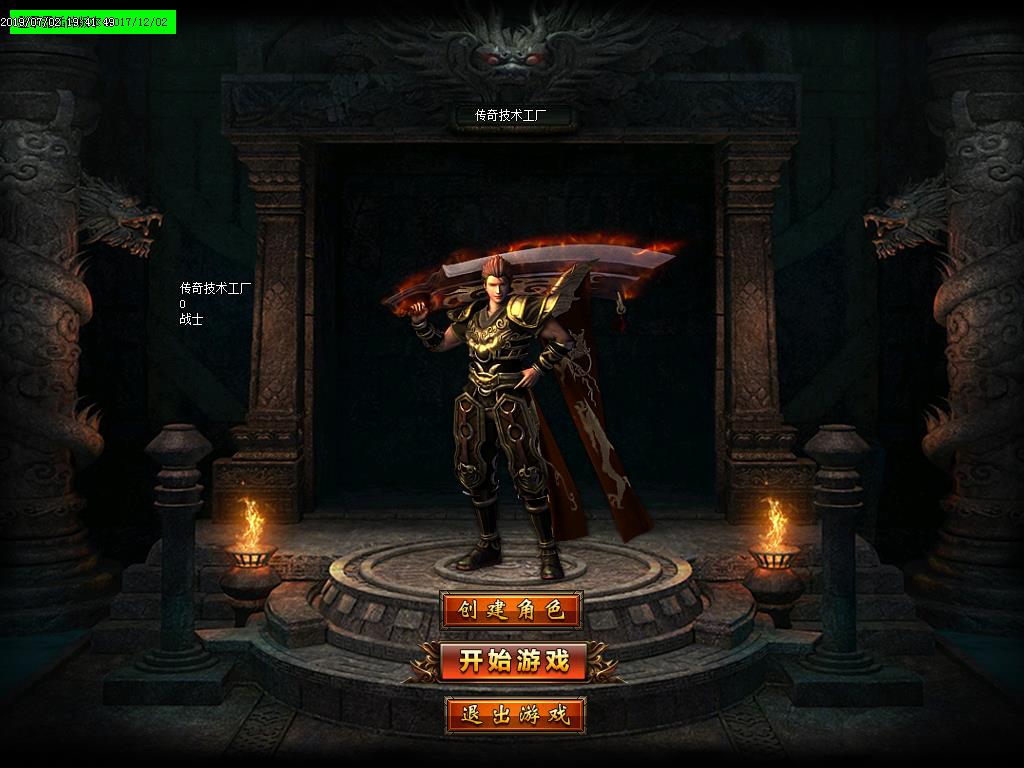Exit via the 退出游戏 button
This screenshot has height=768, width=1024.
click(x=514, y=714)
